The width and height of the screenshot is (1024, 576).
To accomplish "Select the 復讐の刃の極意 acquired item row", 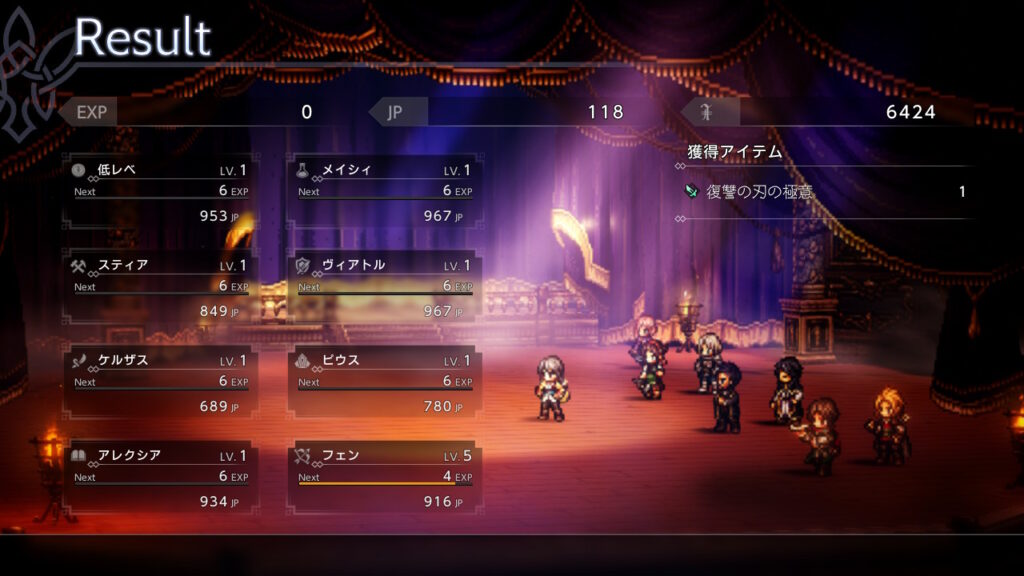I will coord(825,191).
